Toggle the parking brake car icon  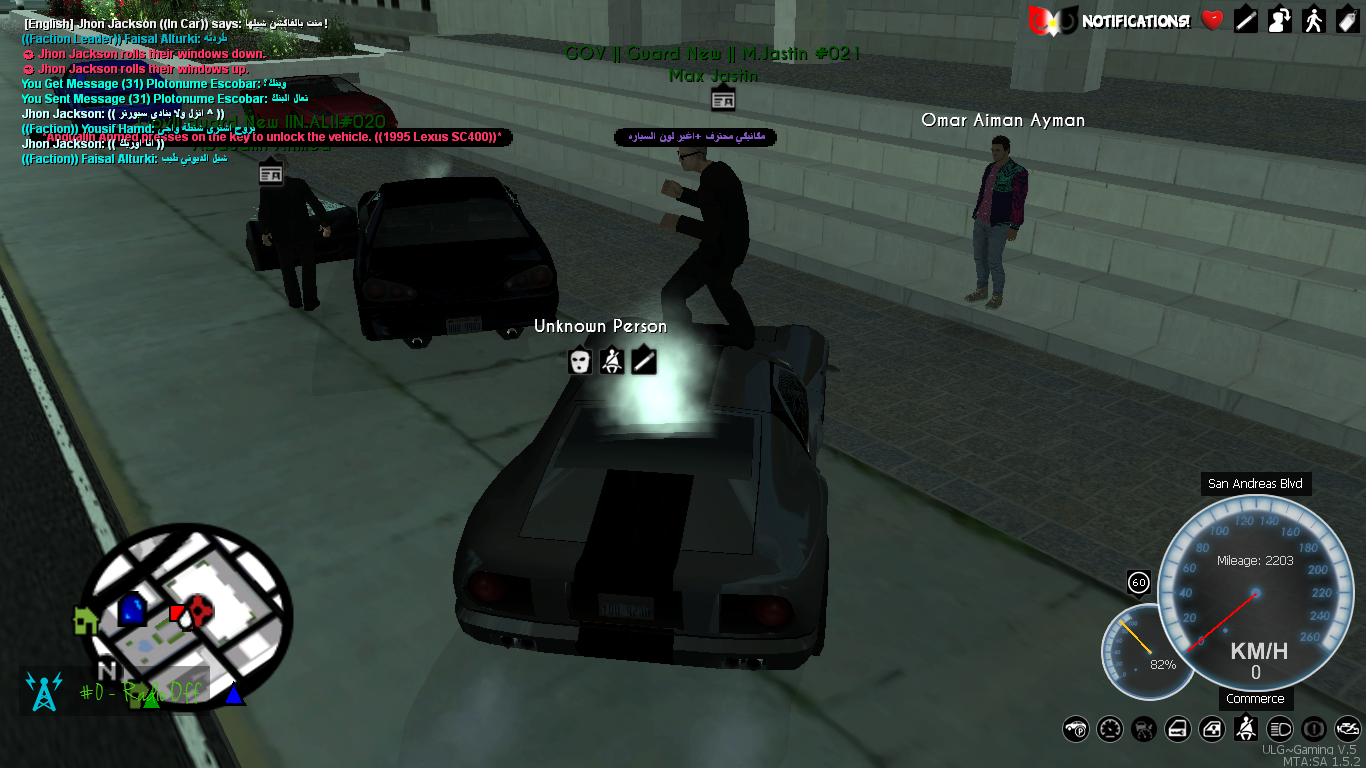point(1076,729)
